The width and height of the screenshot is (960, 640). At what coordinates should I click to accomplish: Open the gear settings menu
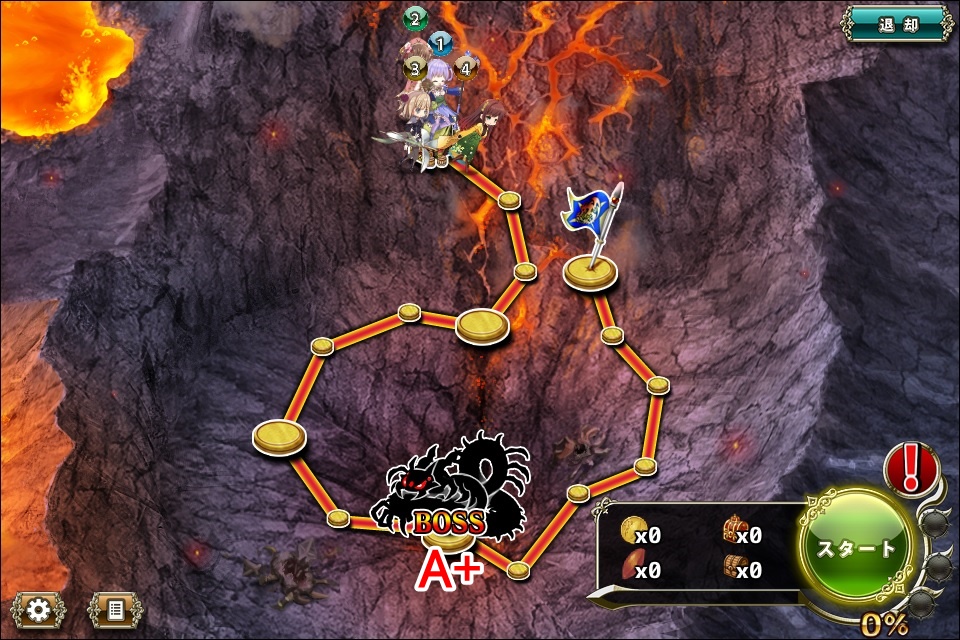click(39, 608)
